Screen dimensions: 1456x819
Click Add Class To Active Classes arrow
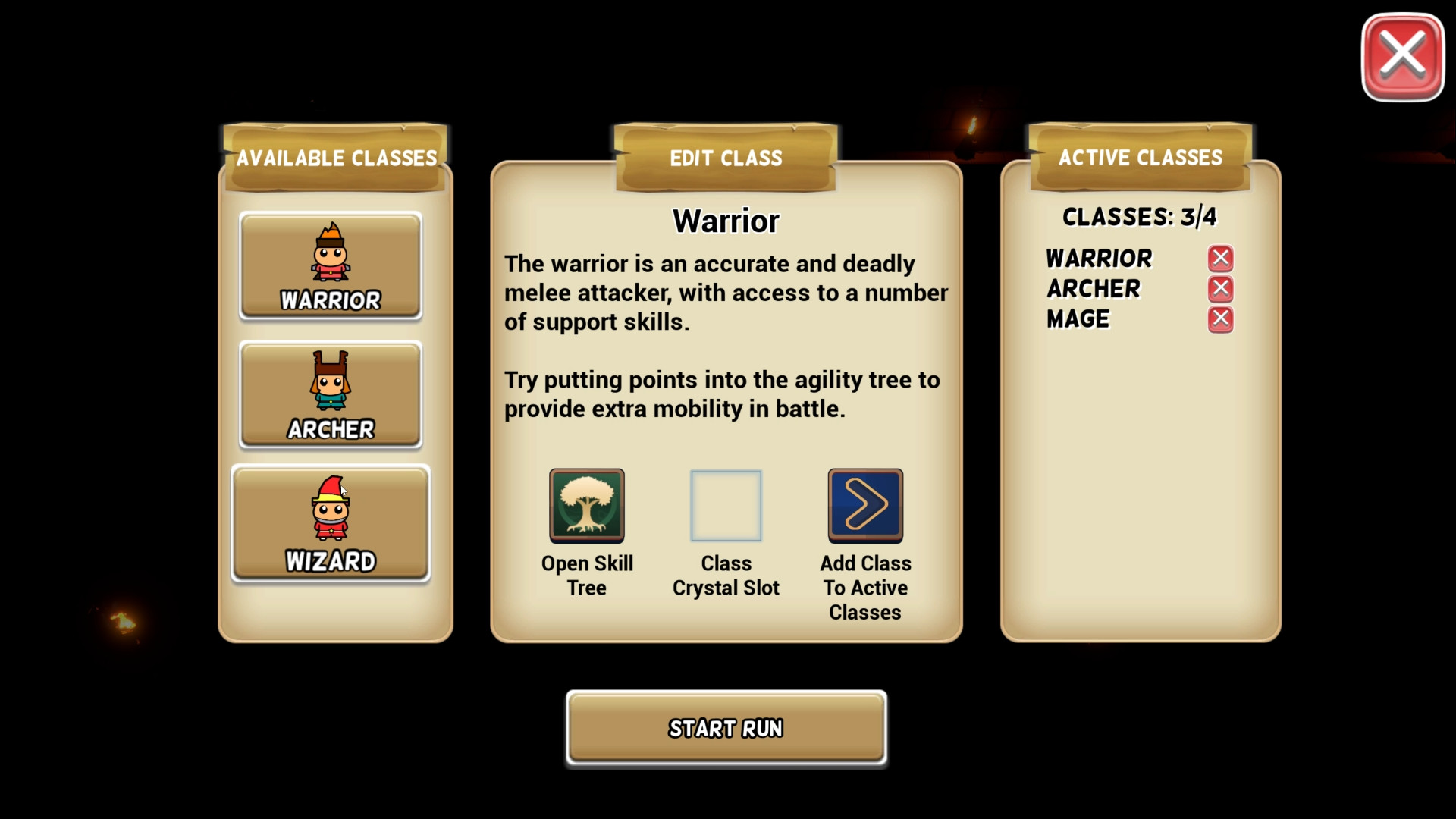(864, 505)
